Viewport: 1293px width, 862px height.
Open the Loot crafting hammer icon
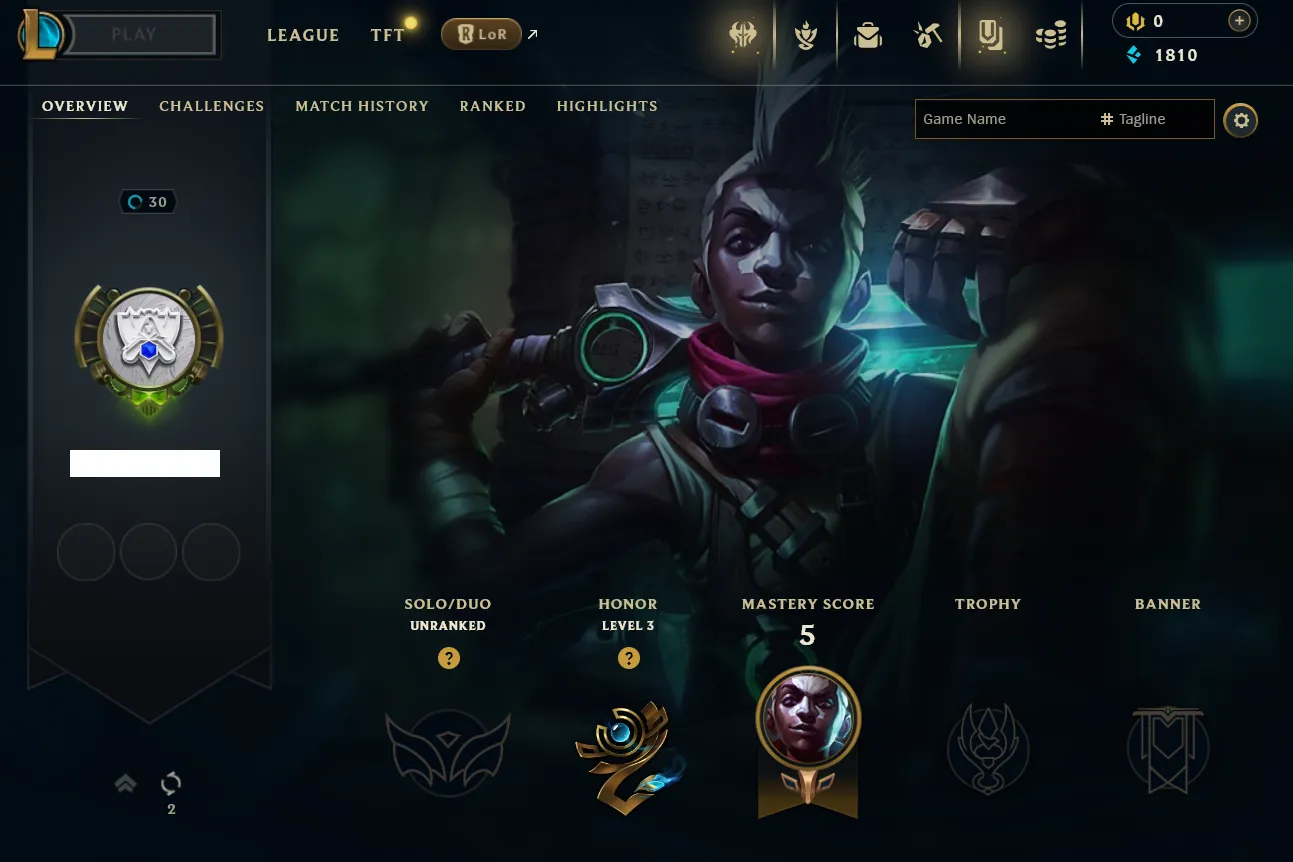pyautogui.click(x=928, y=36)
